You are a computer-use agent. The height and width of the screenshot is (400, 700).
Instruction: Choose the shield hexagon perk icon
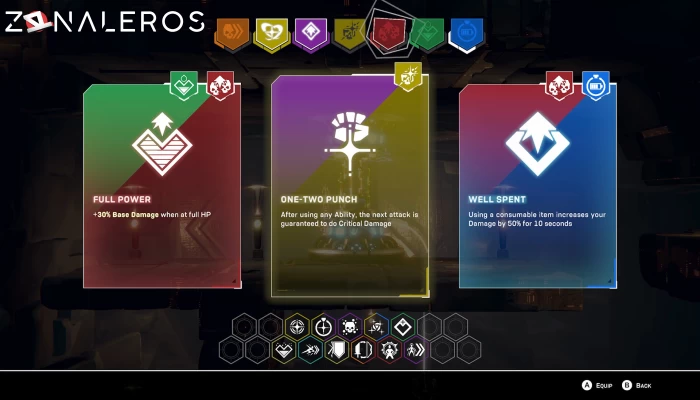[336, 350]
